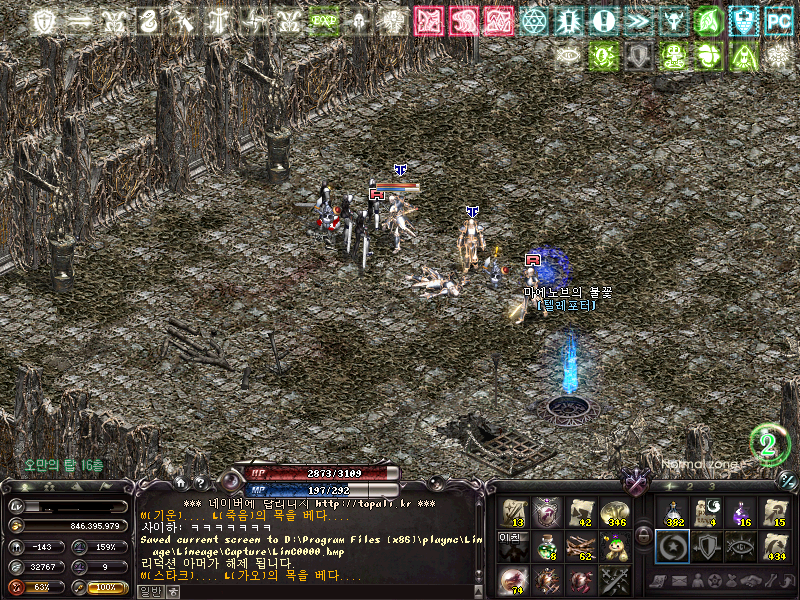The image size is (800, 600).
Task: Open the mail envelope icon
Action: click(x=678, y=581)
